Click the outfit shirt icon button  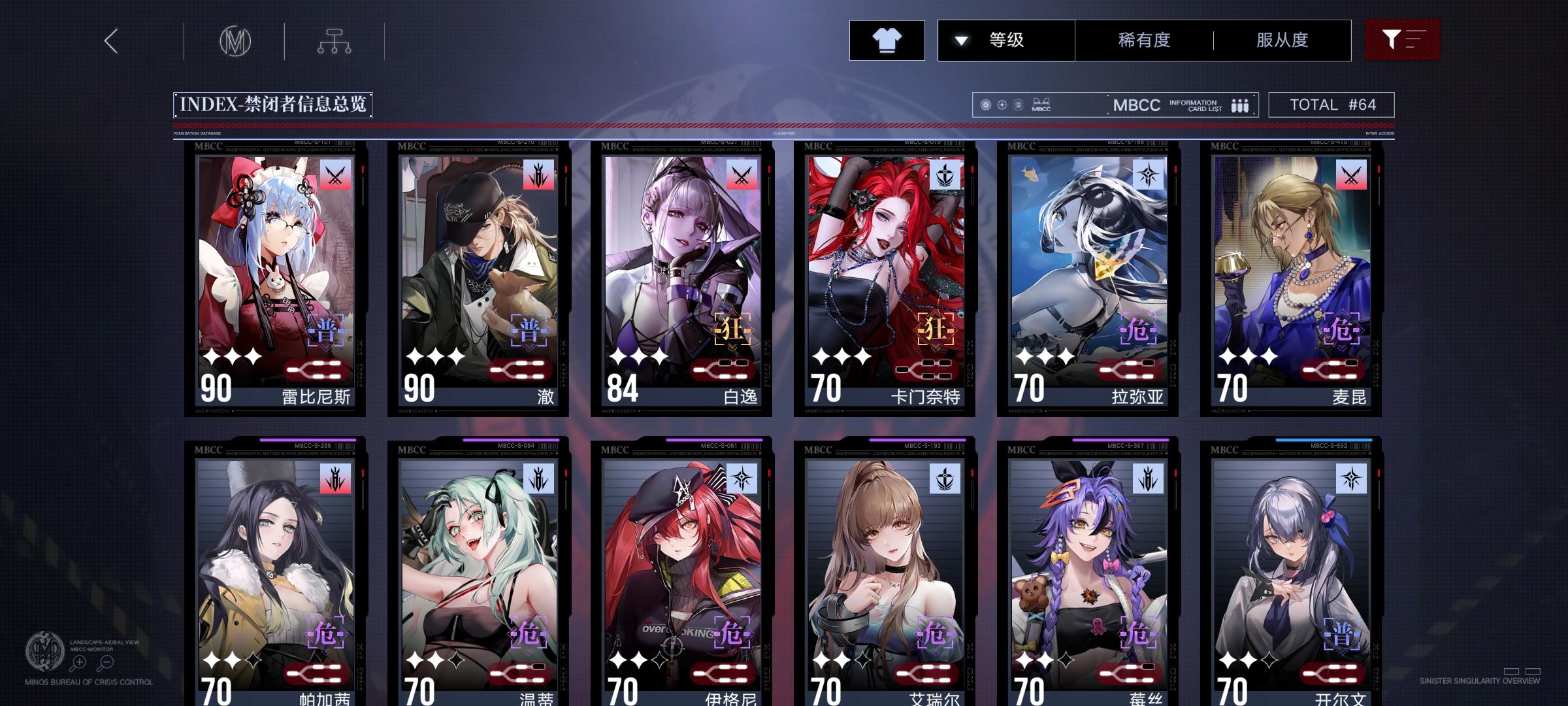click(887, 40)
